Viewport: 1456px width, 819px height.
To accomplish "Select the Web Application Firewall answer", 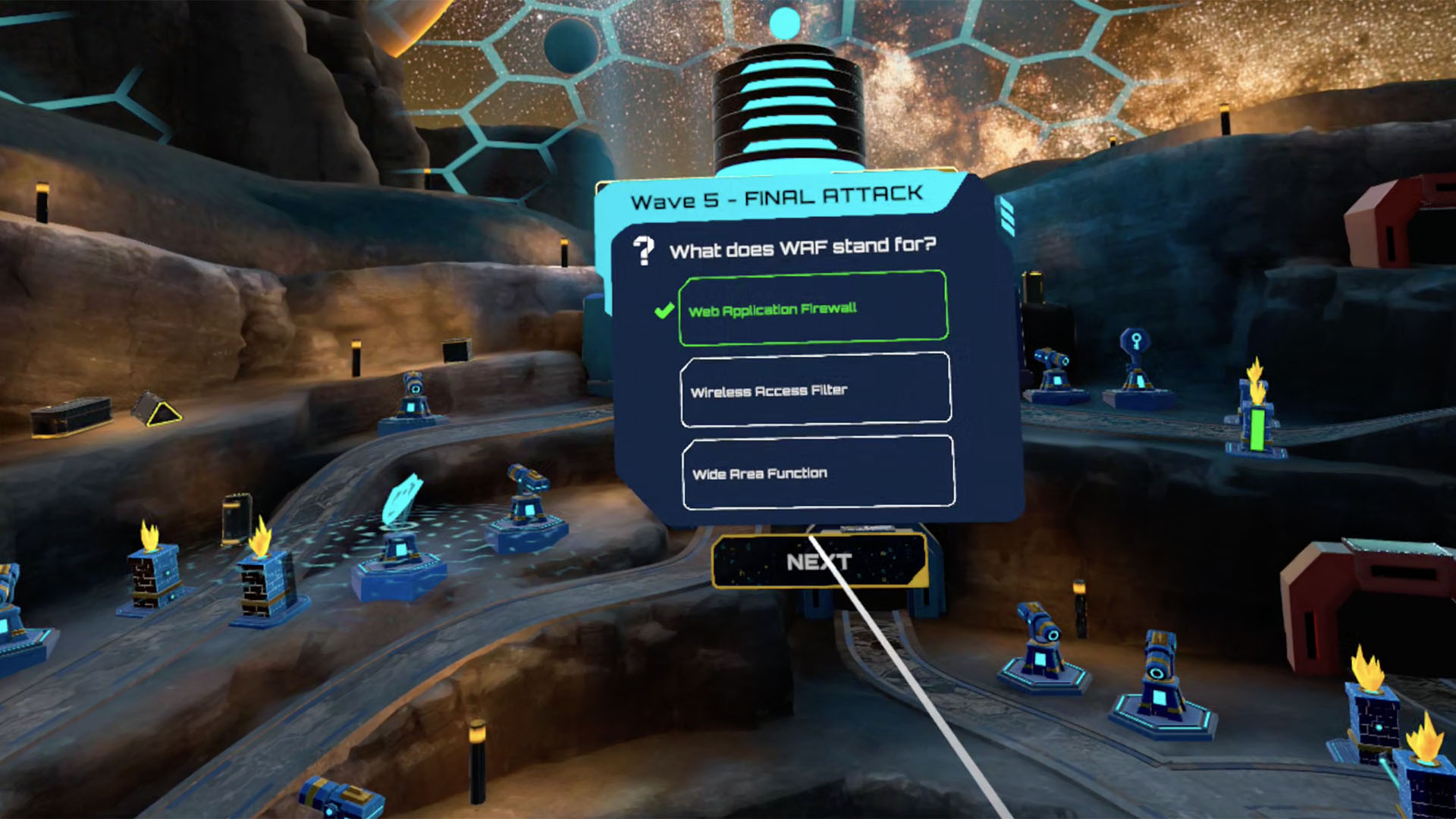I will 813,308.
